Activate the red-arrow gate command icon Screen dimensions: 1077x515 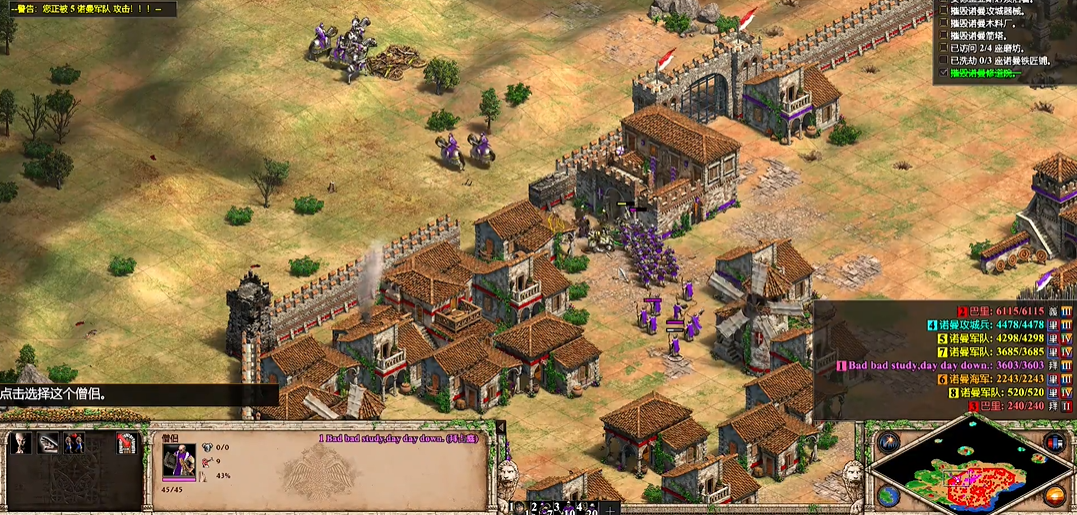[x=126, y=443]
